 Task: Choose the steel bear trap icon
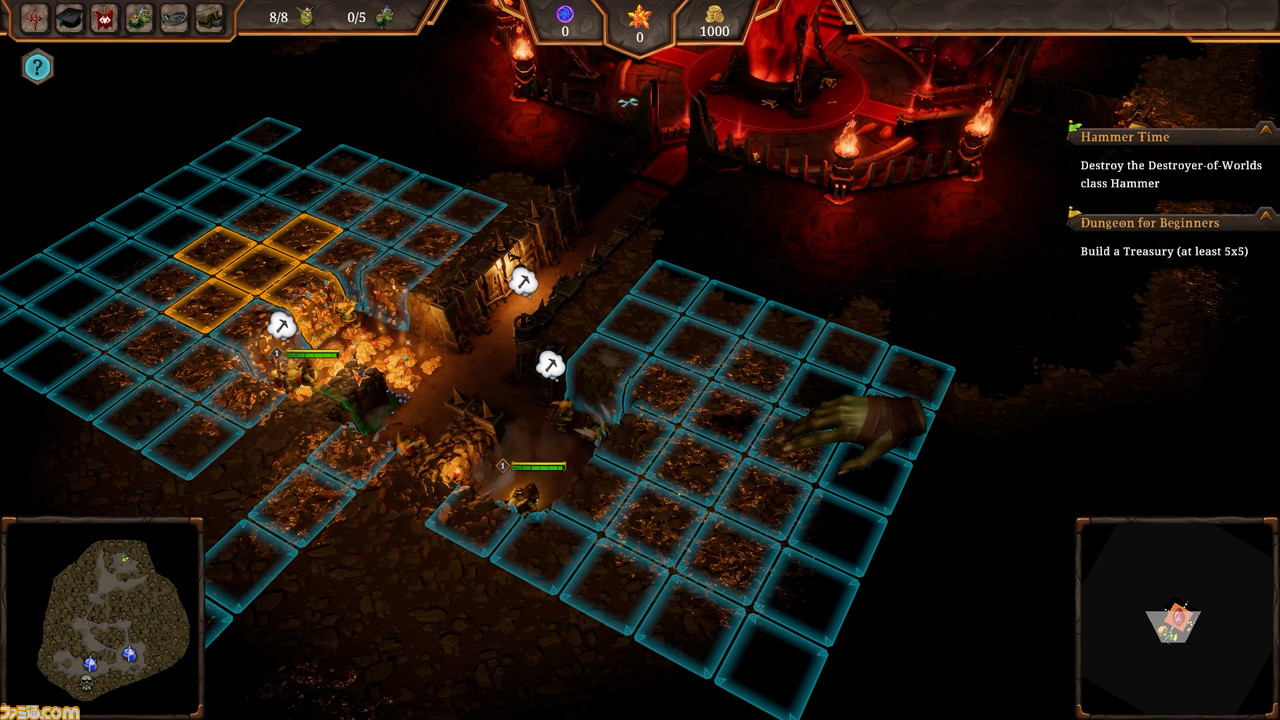pos(175,18)
